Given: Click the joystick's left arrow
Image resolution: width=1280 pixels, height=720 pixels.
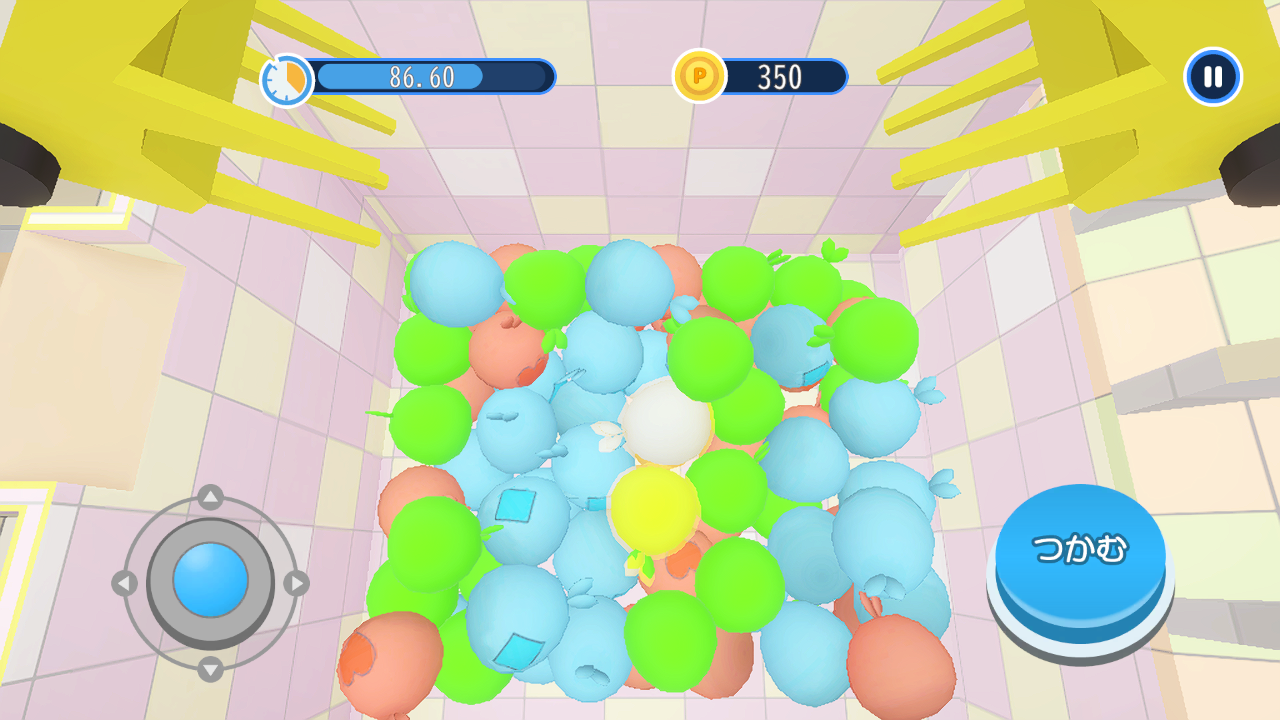Looking at the screenshot, I should [x=124, y=583].
